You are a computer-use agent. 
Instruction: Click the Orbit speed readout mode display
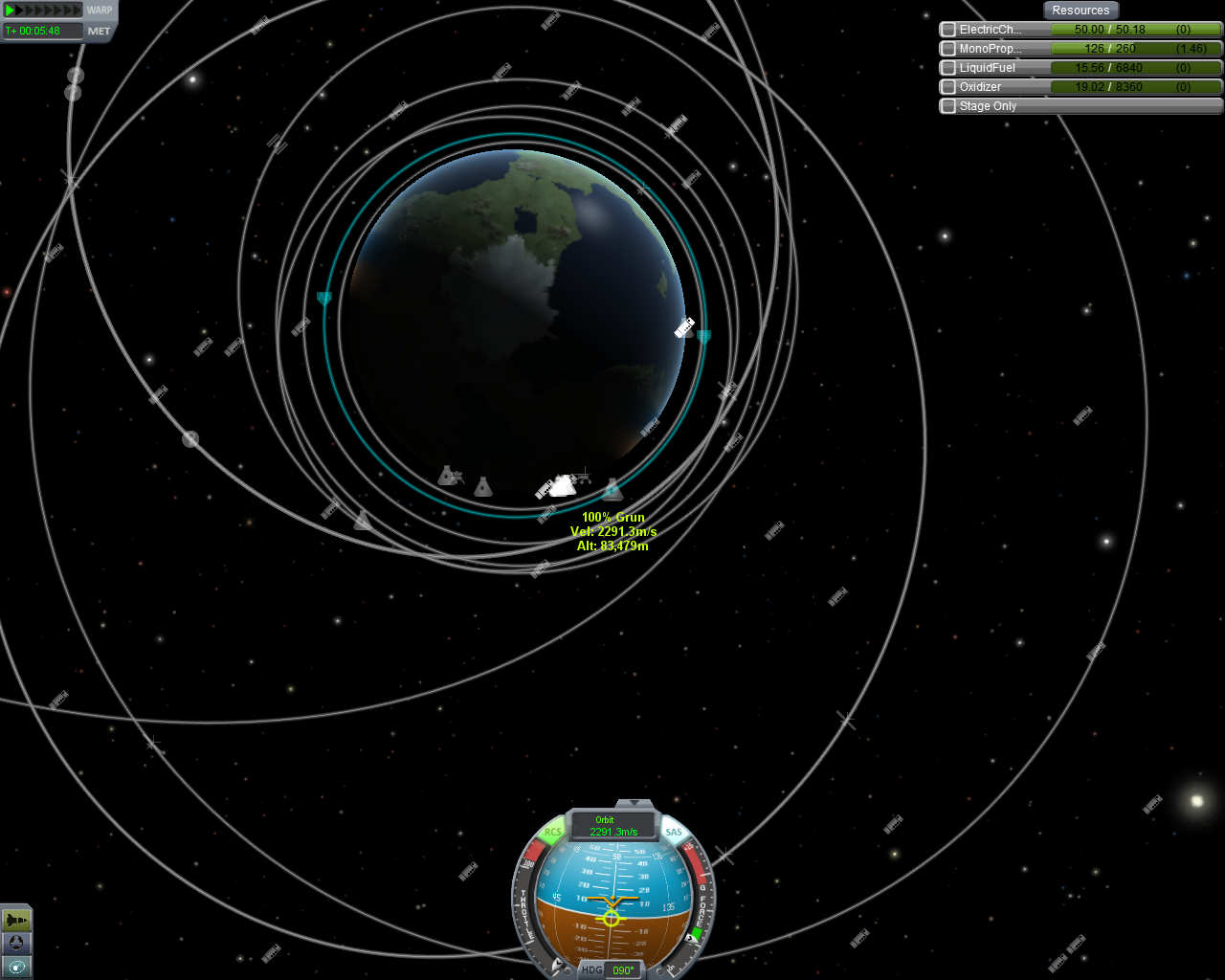coord(613,826)
